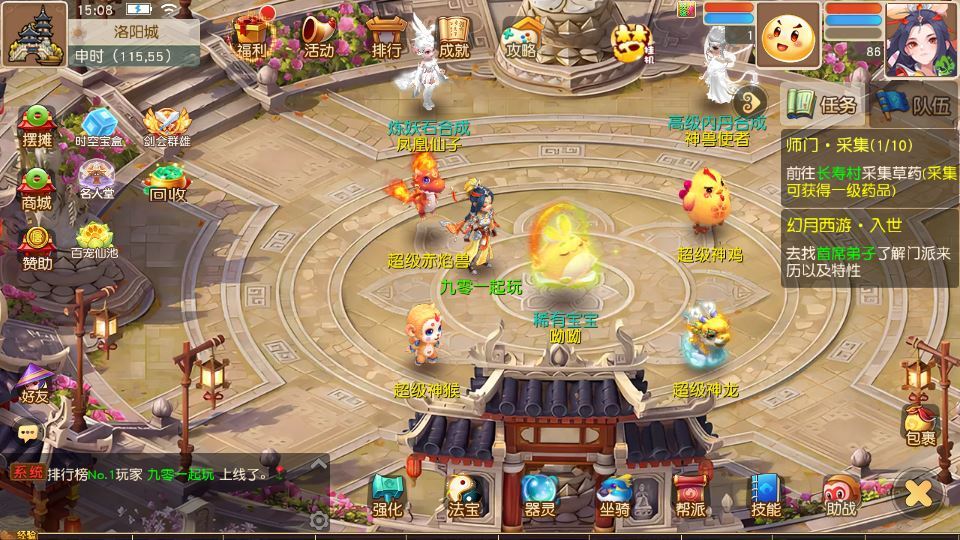Open the 攻略 strategy guide

(520, 35)
